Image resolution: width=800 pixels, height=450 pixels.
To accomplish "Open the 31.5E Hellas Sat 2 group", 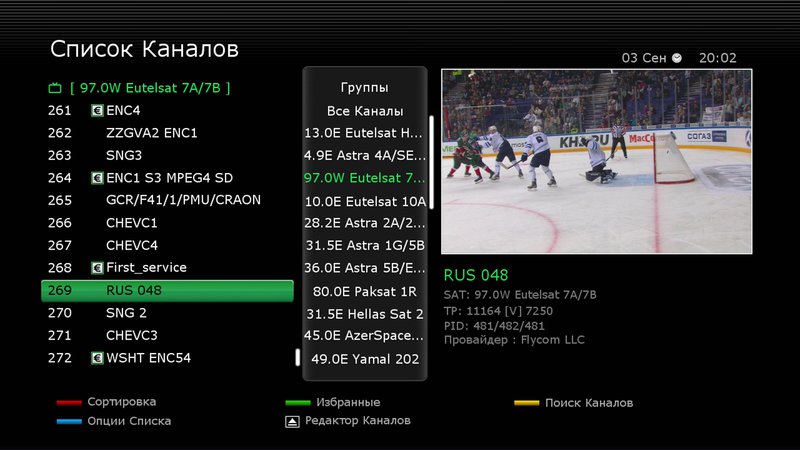I will tap(365, 314).
